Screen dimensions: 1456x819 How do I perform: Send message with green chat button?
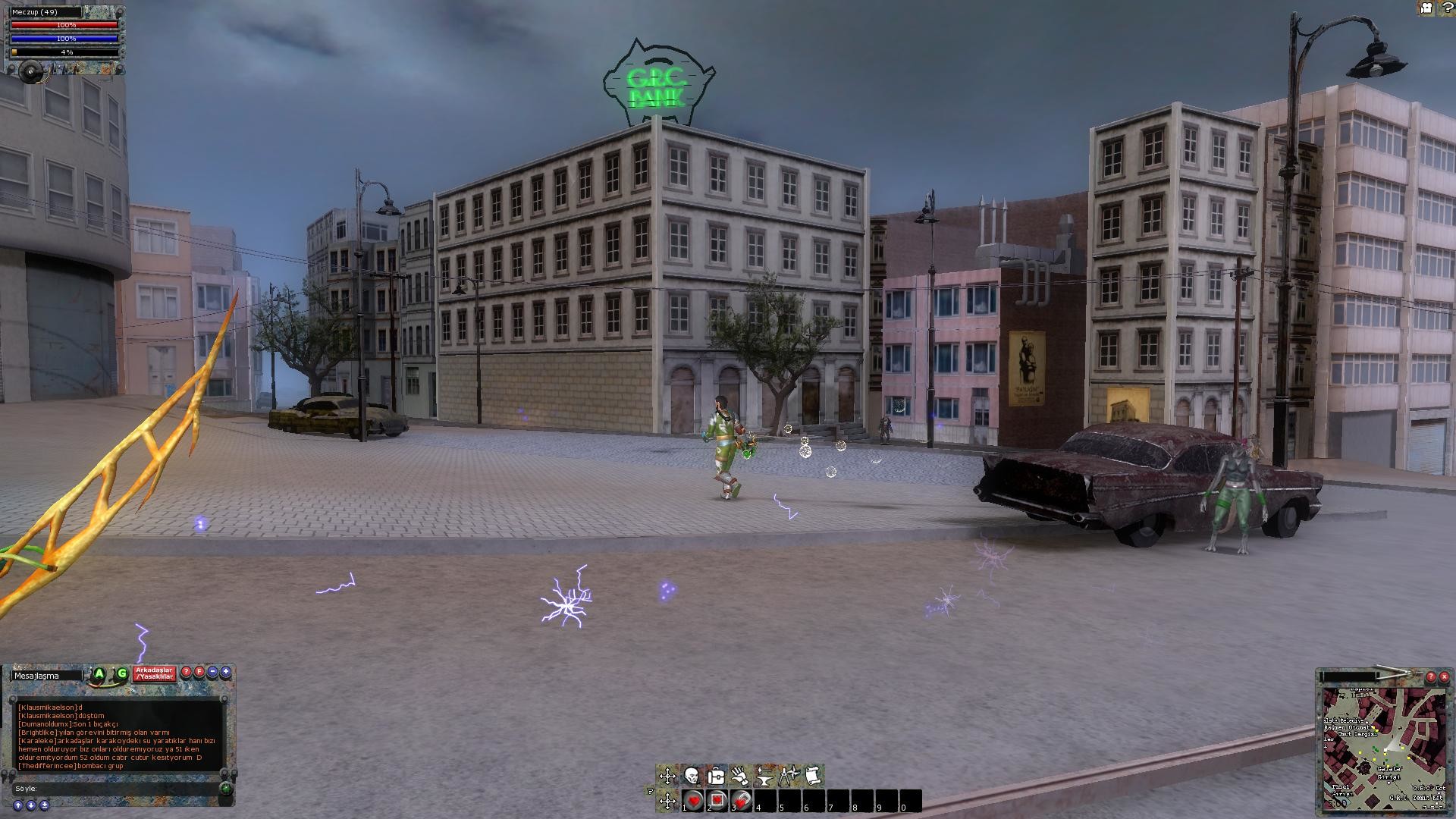(226, 789)
